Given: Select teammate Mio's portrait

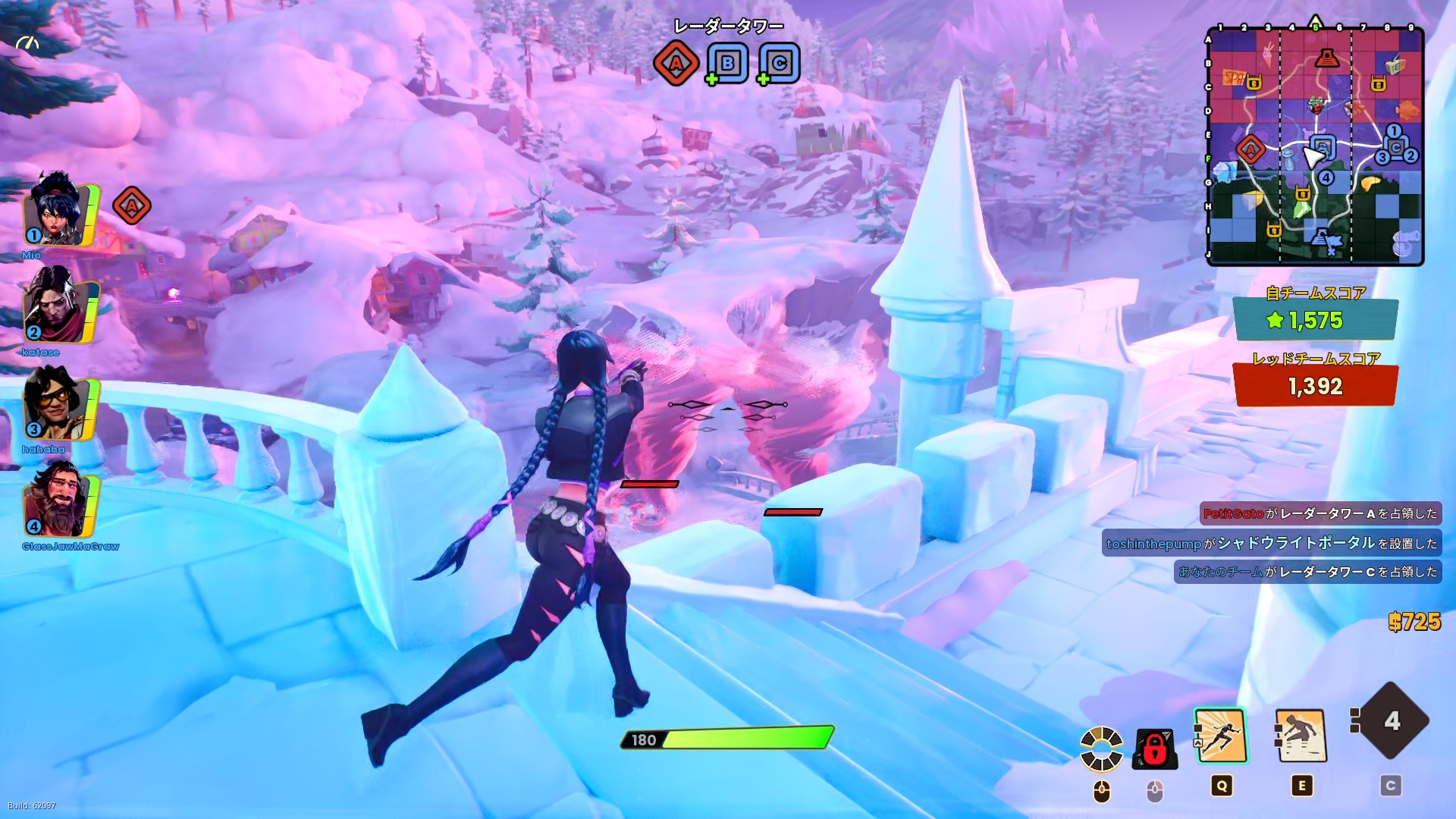Looking at the screenshot, I should [x=58, y=213].
